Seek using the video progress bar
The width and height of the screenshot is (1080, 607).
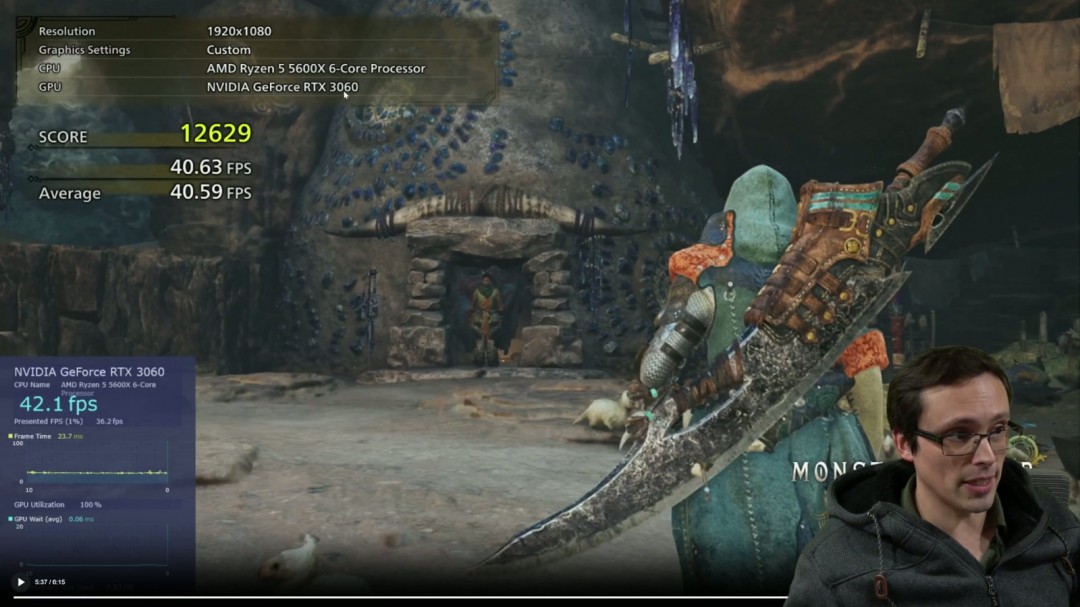click(x=540, y=598)
